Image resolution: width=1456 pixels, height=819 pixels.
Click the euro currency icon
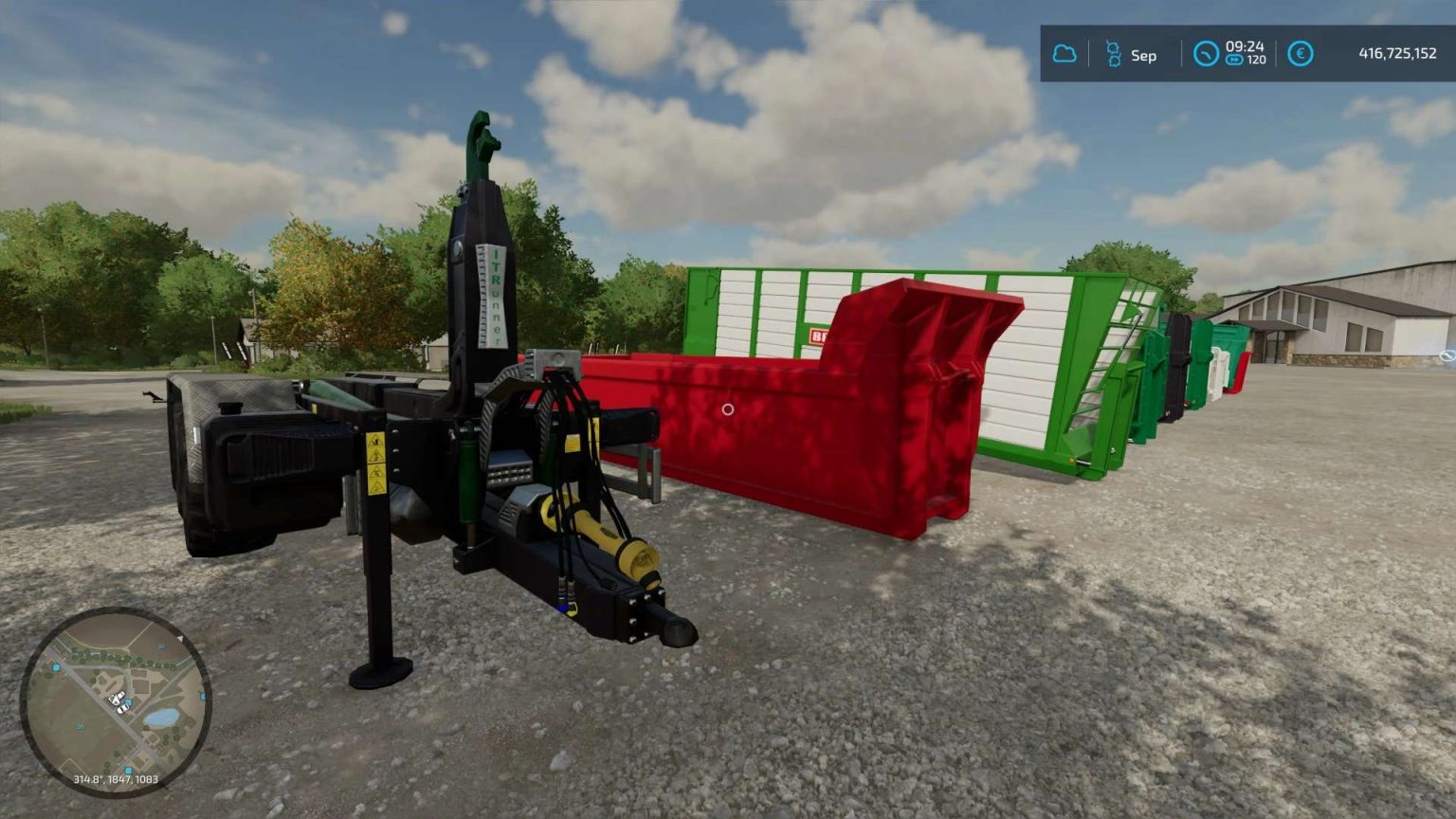(x=1300, y=55)
